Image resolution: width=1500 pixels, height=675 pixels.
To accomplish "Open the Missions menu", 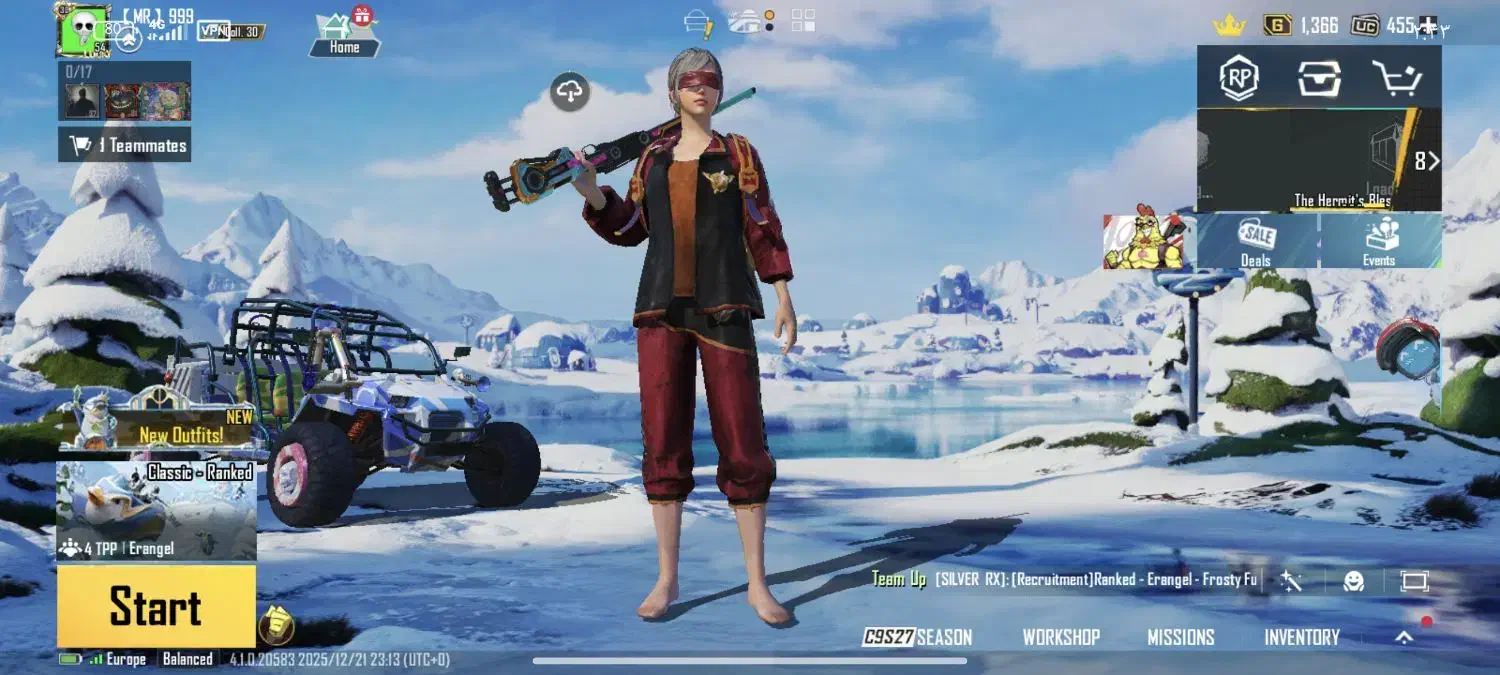I will (x=1181, y=637).
